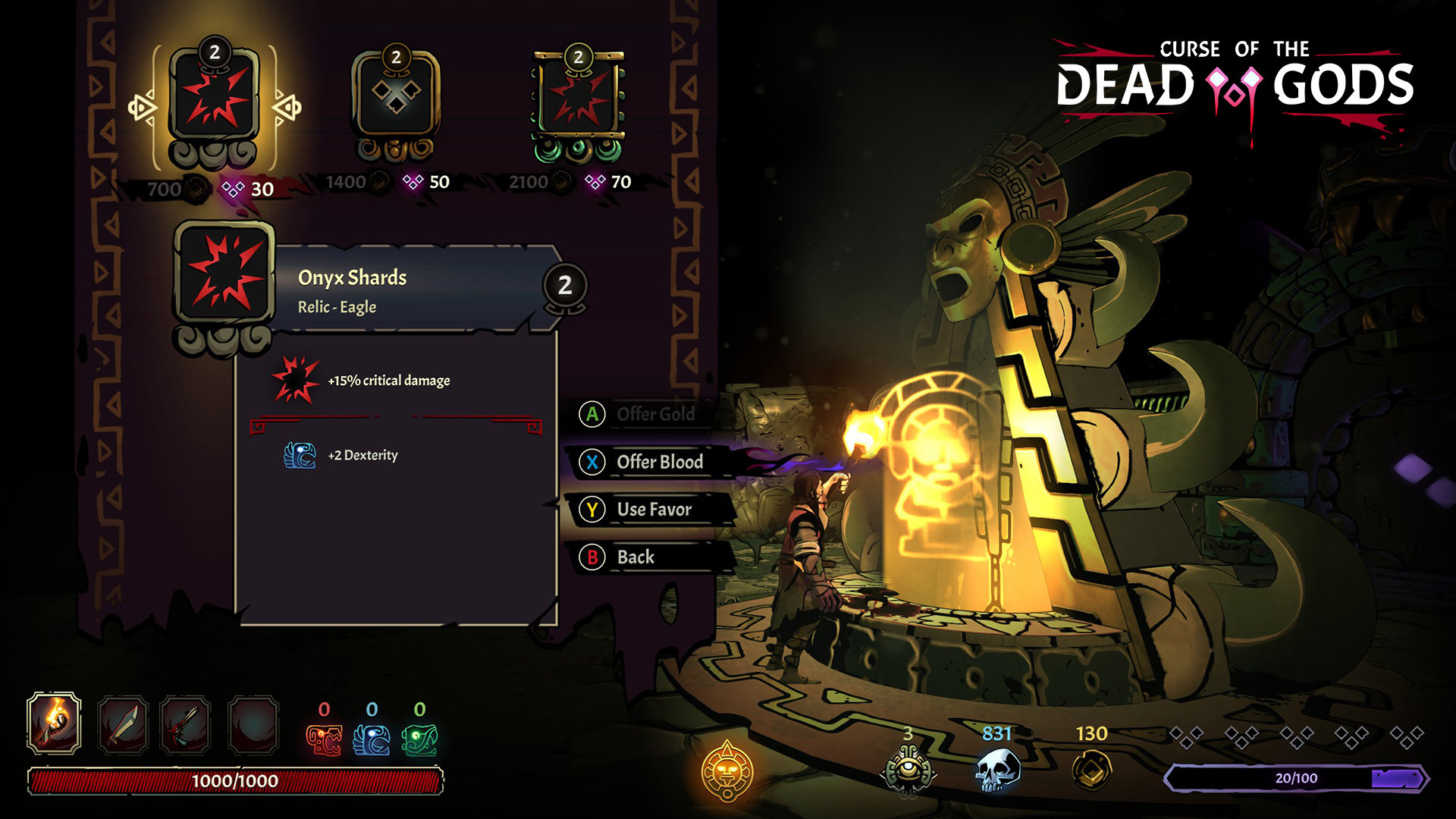Click the gold coin currency icon
This screenshot has height=819, width=1456.
1091,770
